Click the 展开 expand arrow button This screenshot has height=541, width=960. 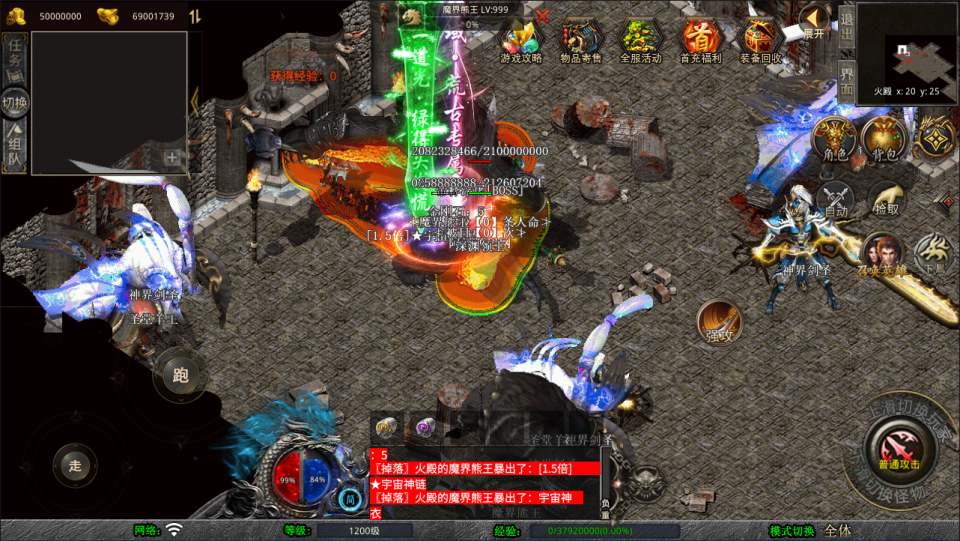pyautogui.click(x=815, y=20)
